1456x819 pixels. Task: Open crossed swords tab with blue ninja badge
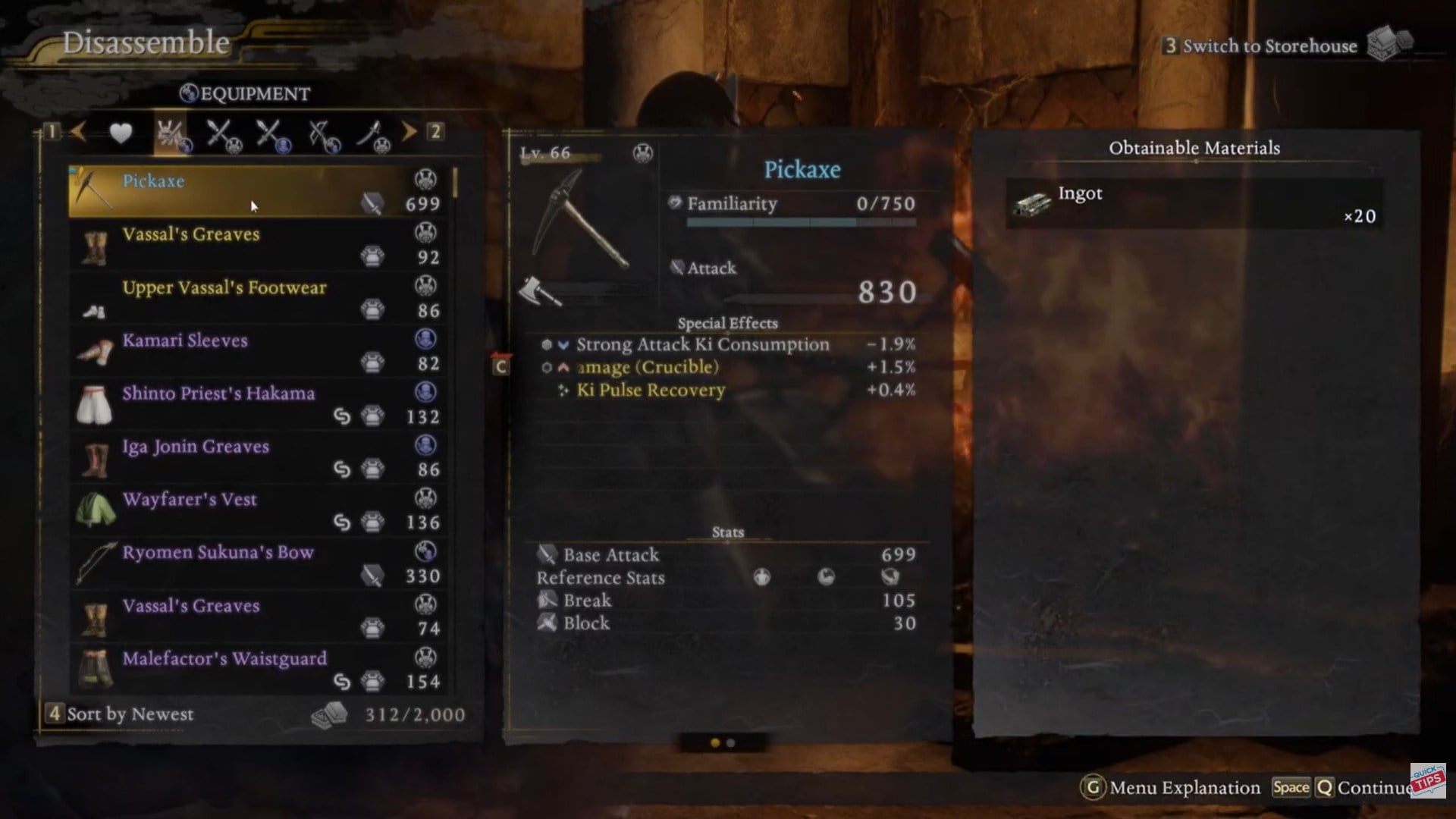271,135
